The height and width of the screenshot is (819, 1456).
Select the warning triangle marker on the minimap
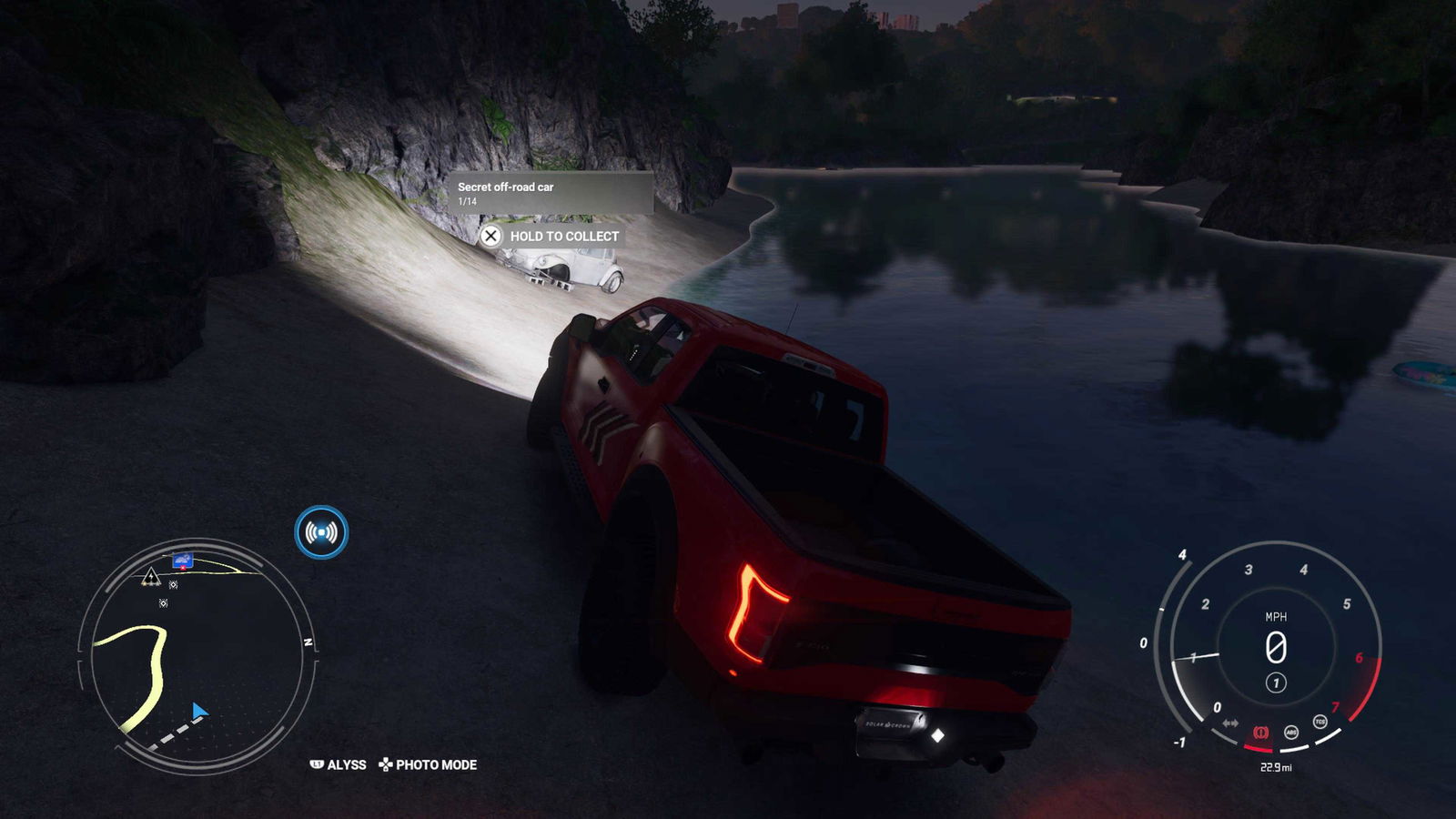click(151, 577)
